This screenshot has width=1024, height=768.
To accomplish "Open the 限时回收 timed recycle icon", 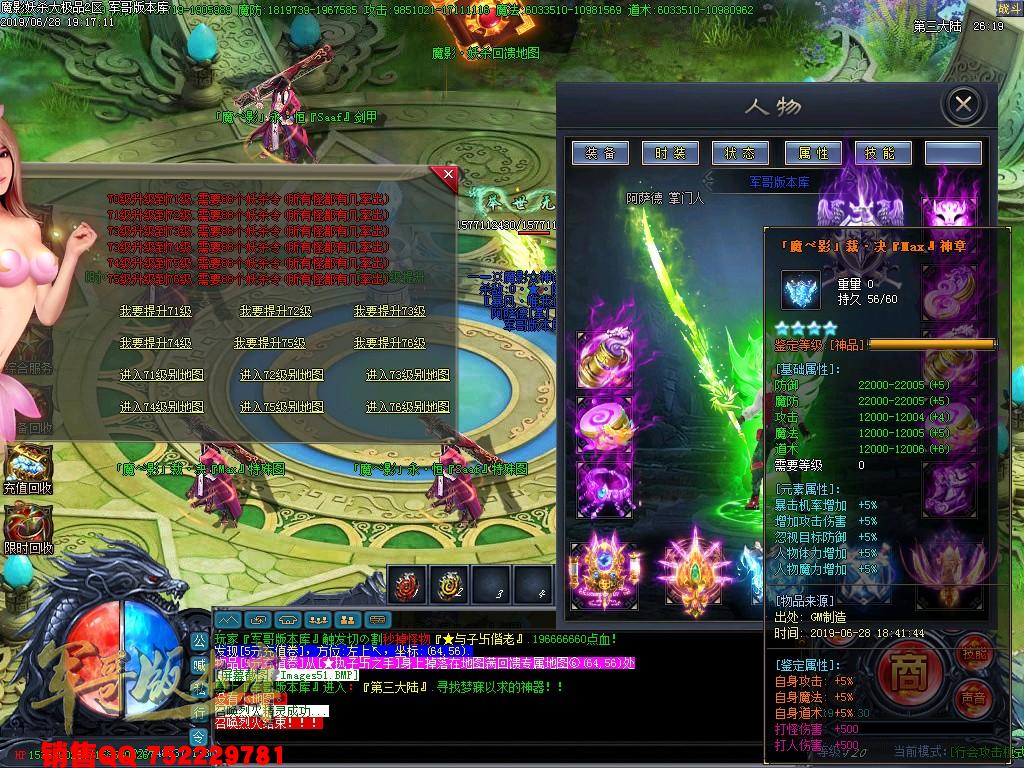I will coord(27,525).
